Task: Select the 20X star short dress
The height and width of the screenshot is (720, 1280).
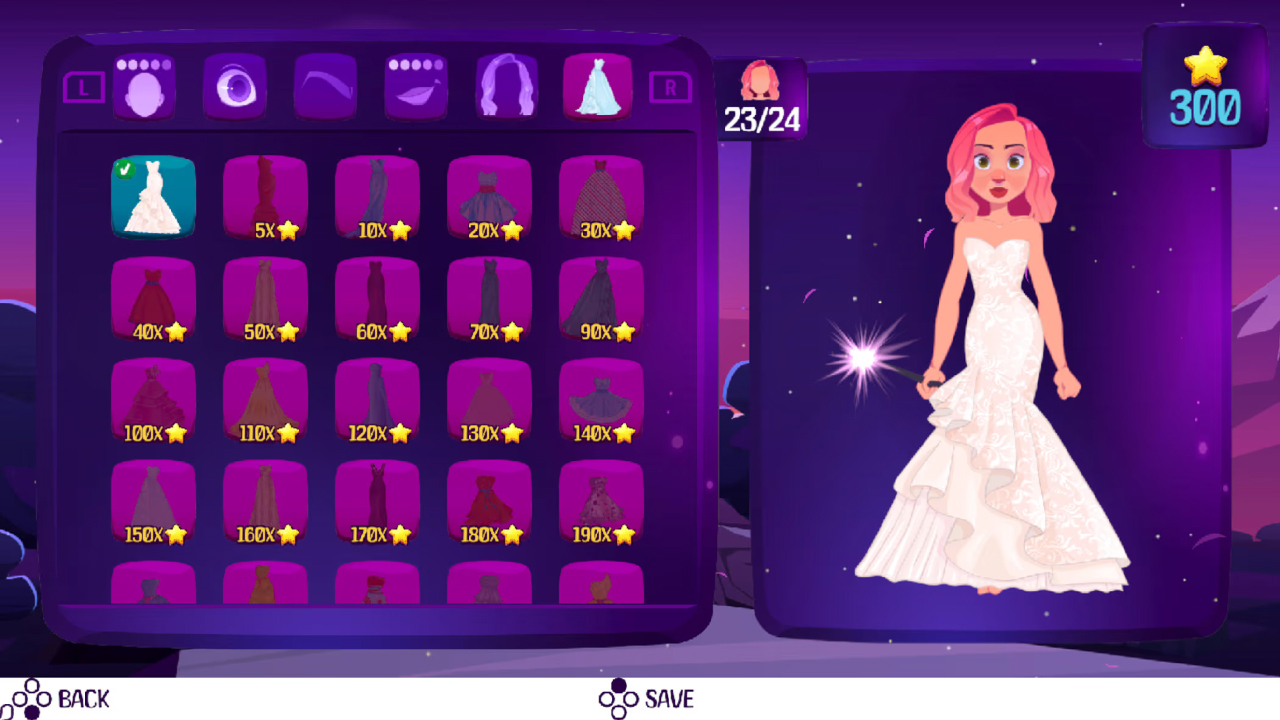Action: tap(488, 195)
